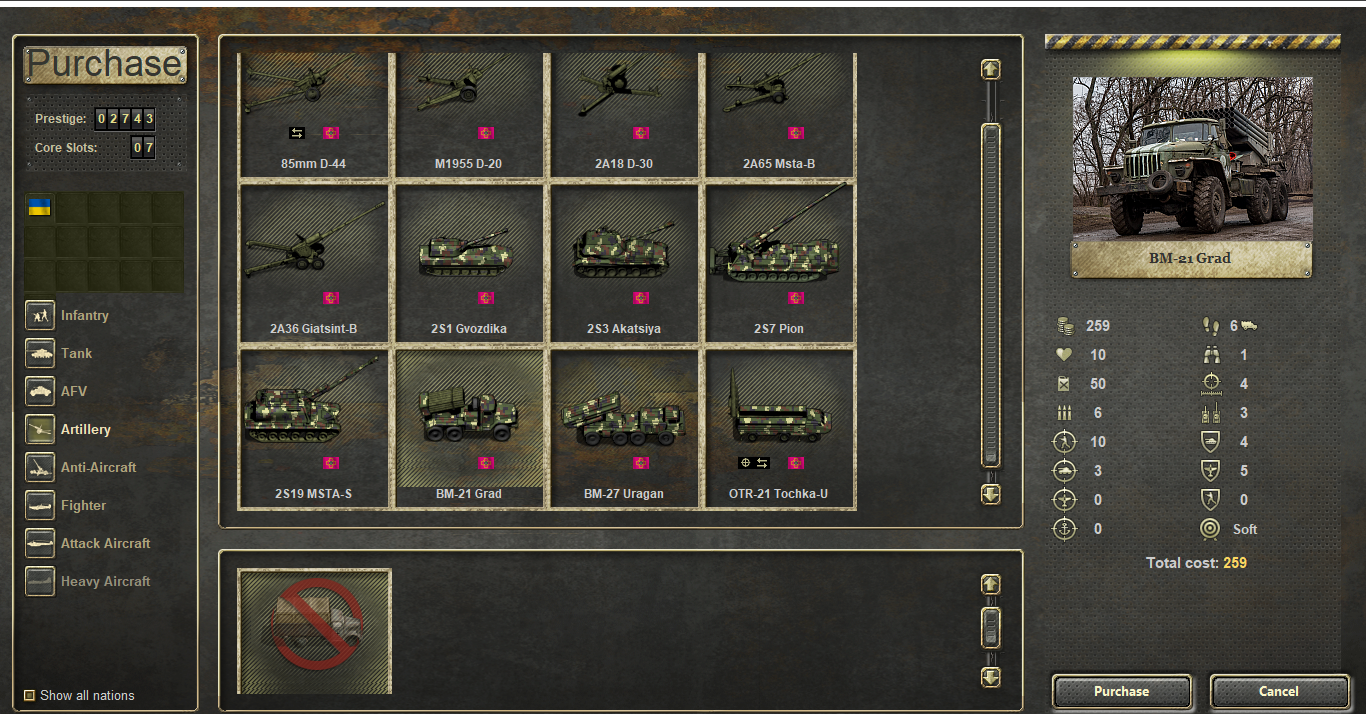Select the OTR-21 Tochka-U unit
Image resolution: width=1366 pixels, height=714 pixels.
(x=780, y=428)
